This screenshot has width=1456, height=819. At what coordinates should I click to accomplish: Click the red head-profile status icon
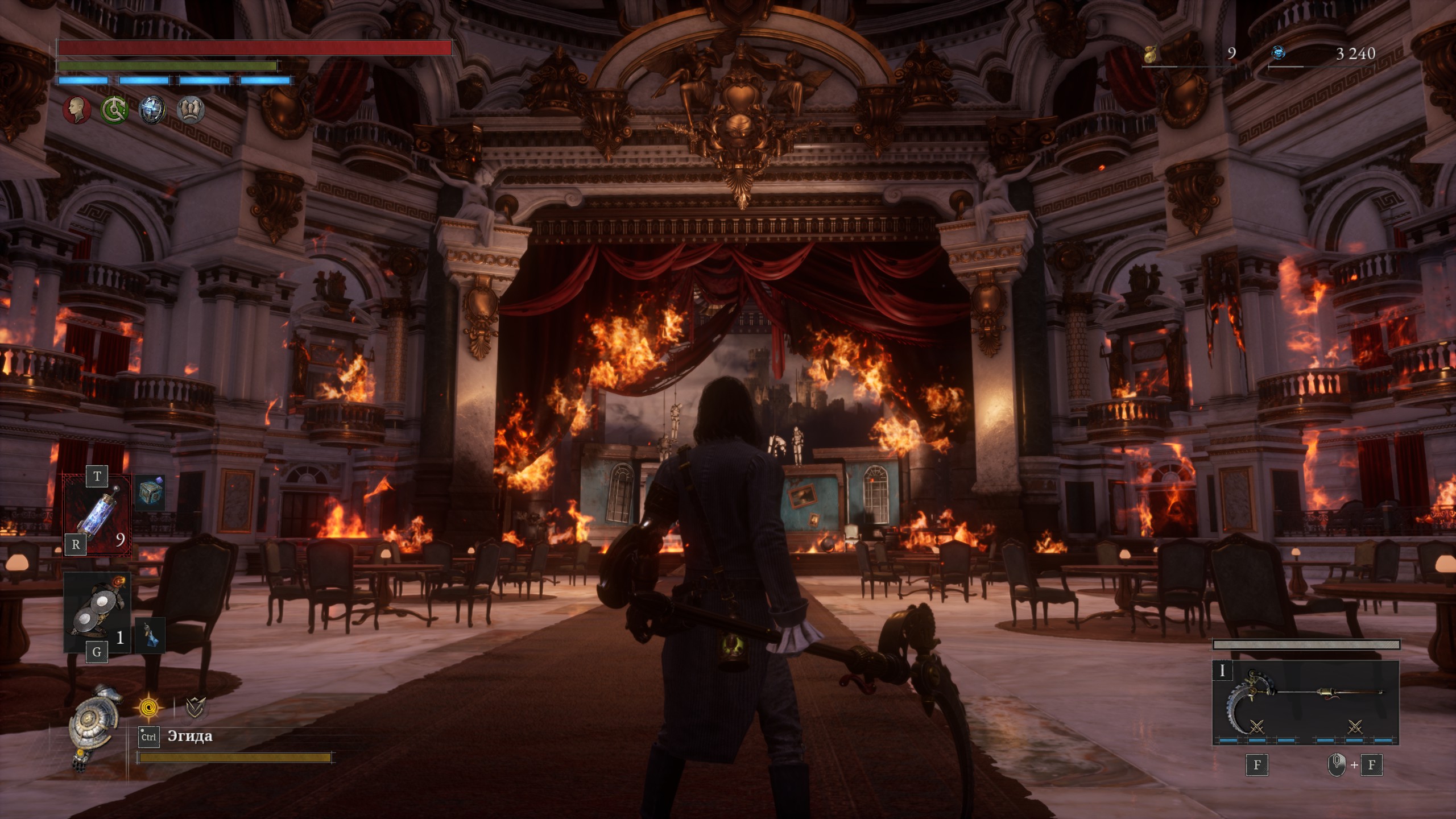77,109
